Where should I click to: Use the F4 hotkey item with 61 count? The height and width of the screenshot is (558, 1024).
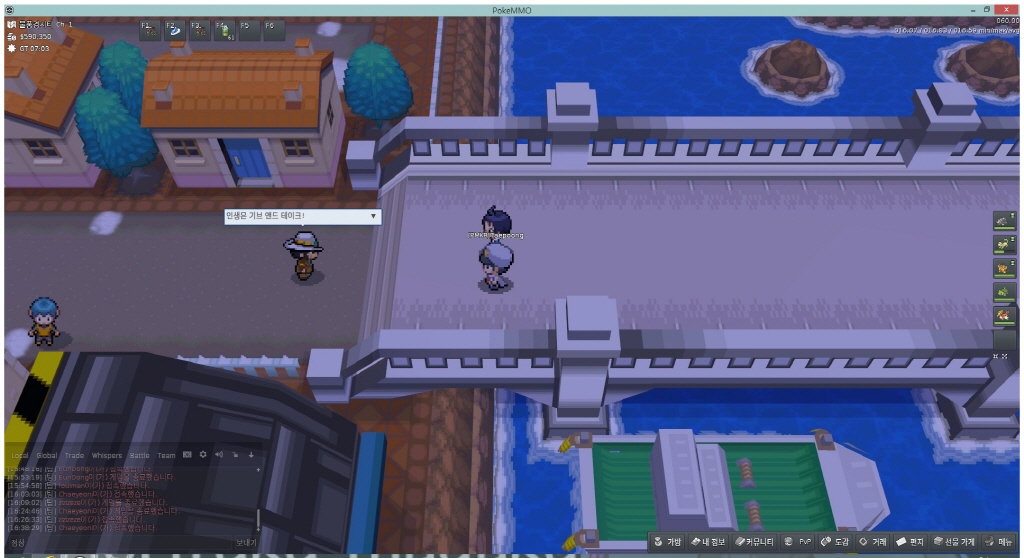tap(222, 29)
